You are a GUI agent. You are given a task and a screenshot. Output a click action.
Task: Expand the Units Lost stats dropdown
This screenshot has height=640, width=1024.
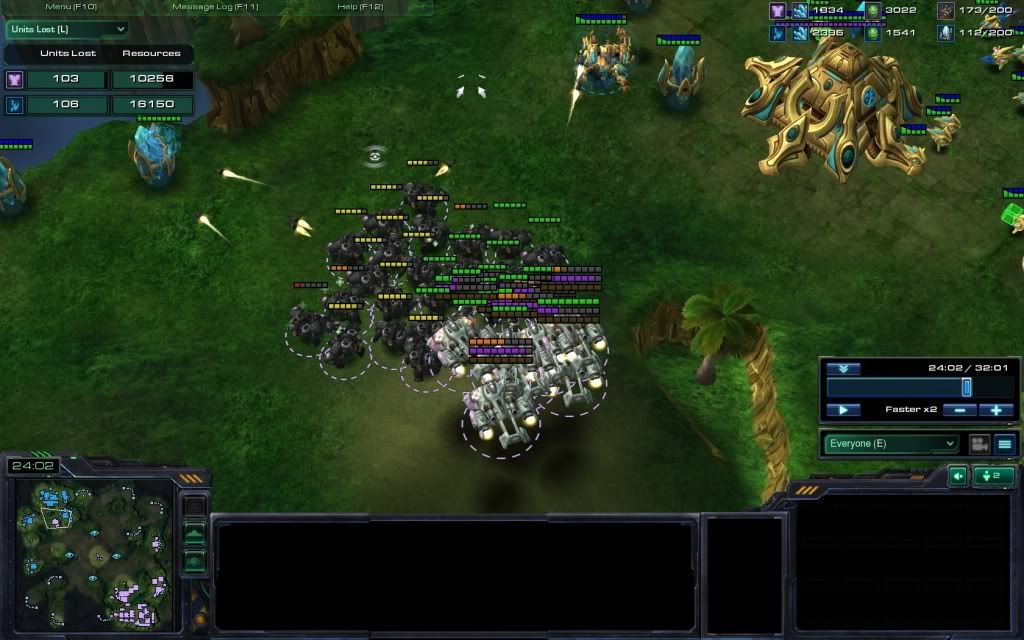67,30
